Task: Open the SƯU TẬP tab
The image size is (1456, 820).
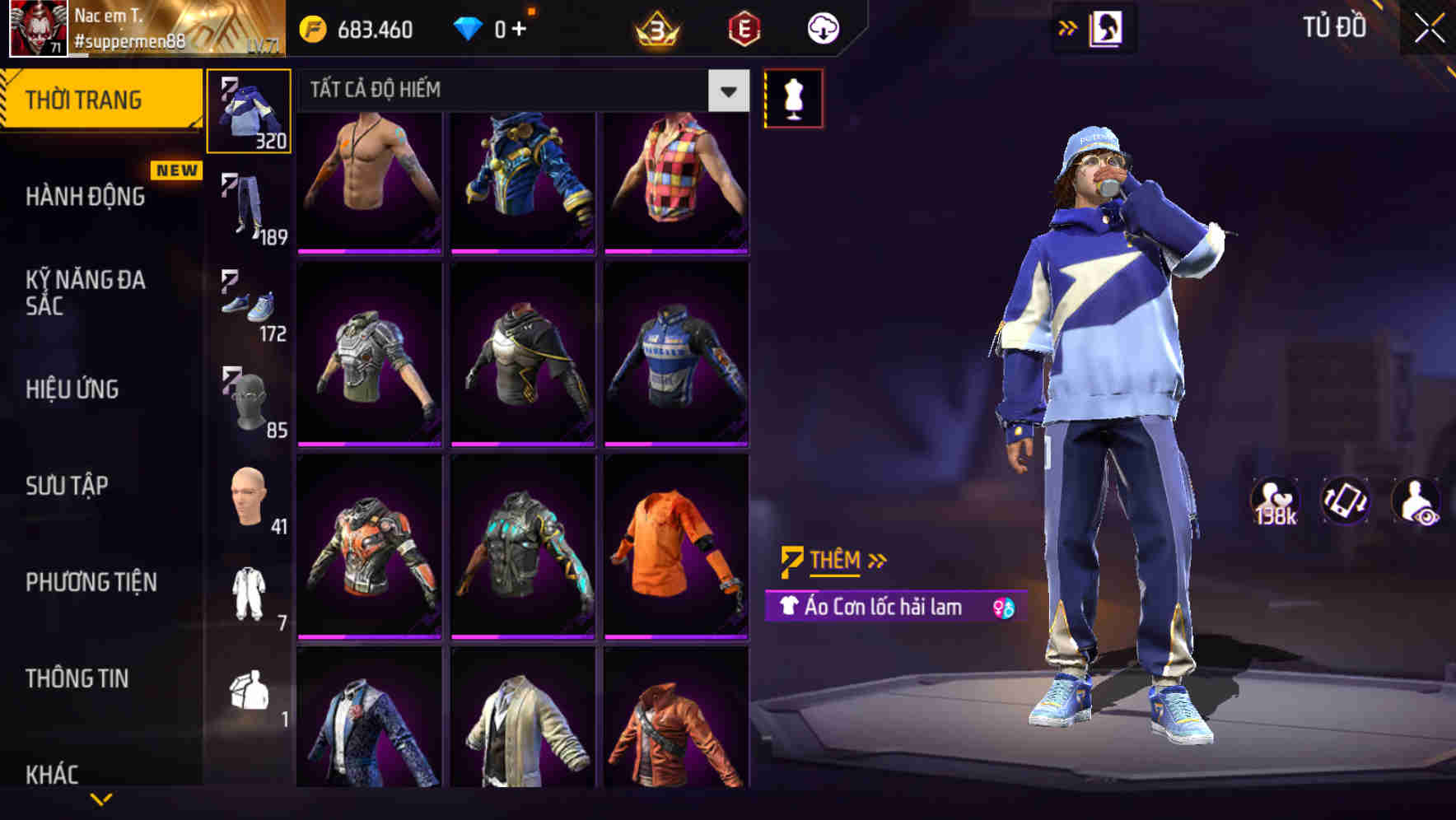Action: click(64, 486)
